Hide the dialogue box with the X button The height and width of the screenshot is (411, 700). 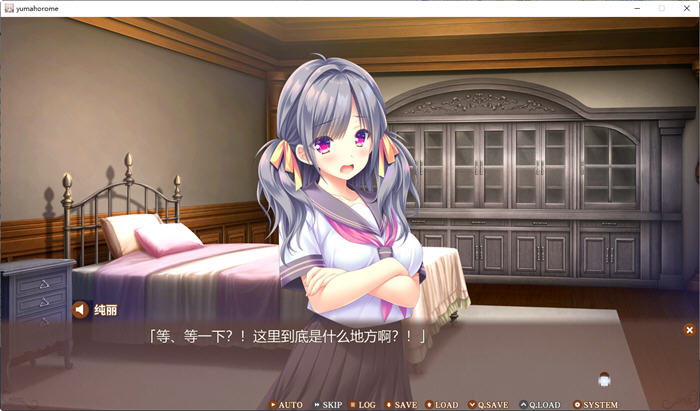[x=689, y=330]
